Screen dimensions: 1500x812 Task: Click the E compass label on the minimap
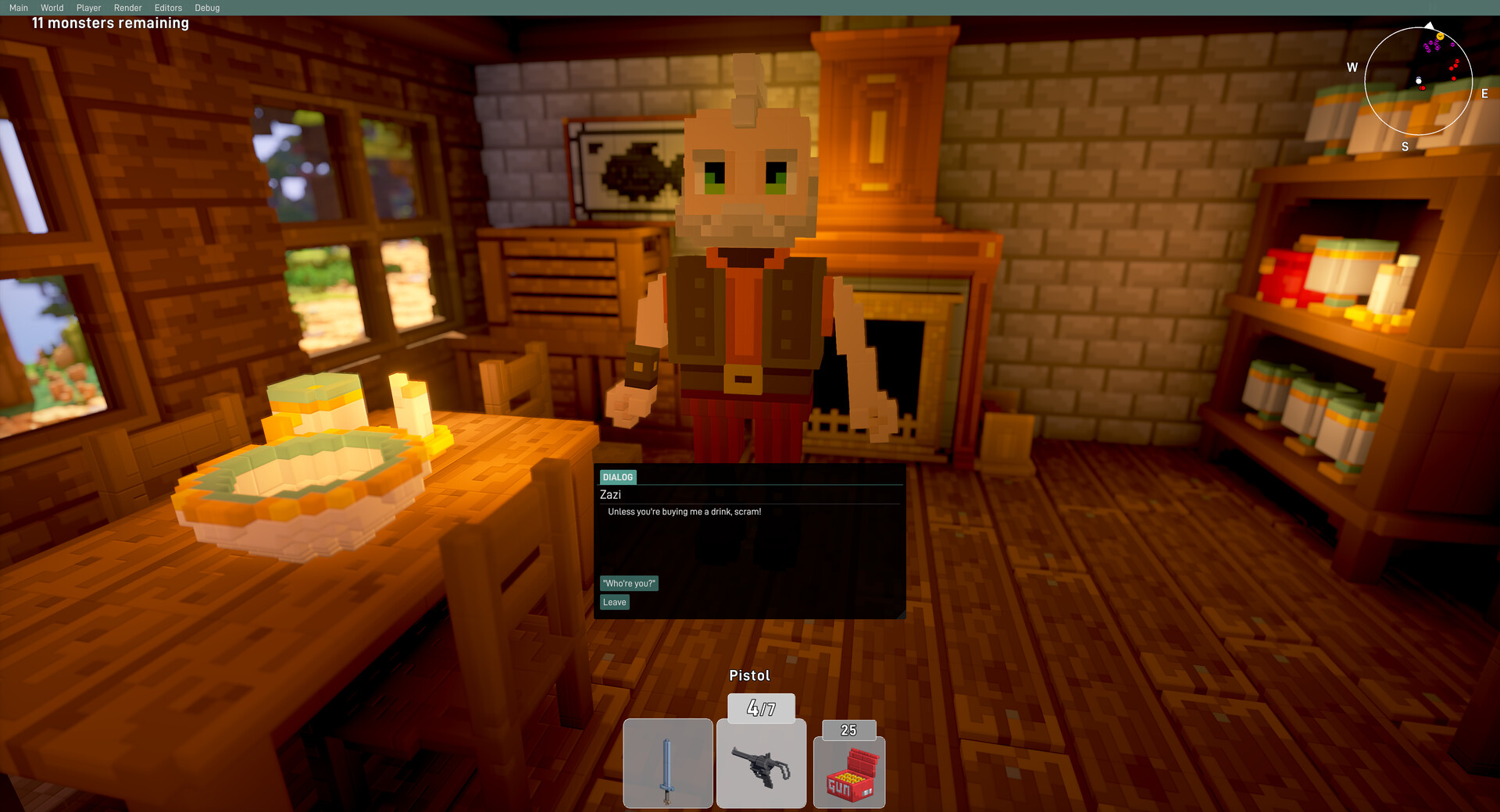(1484, 94)
